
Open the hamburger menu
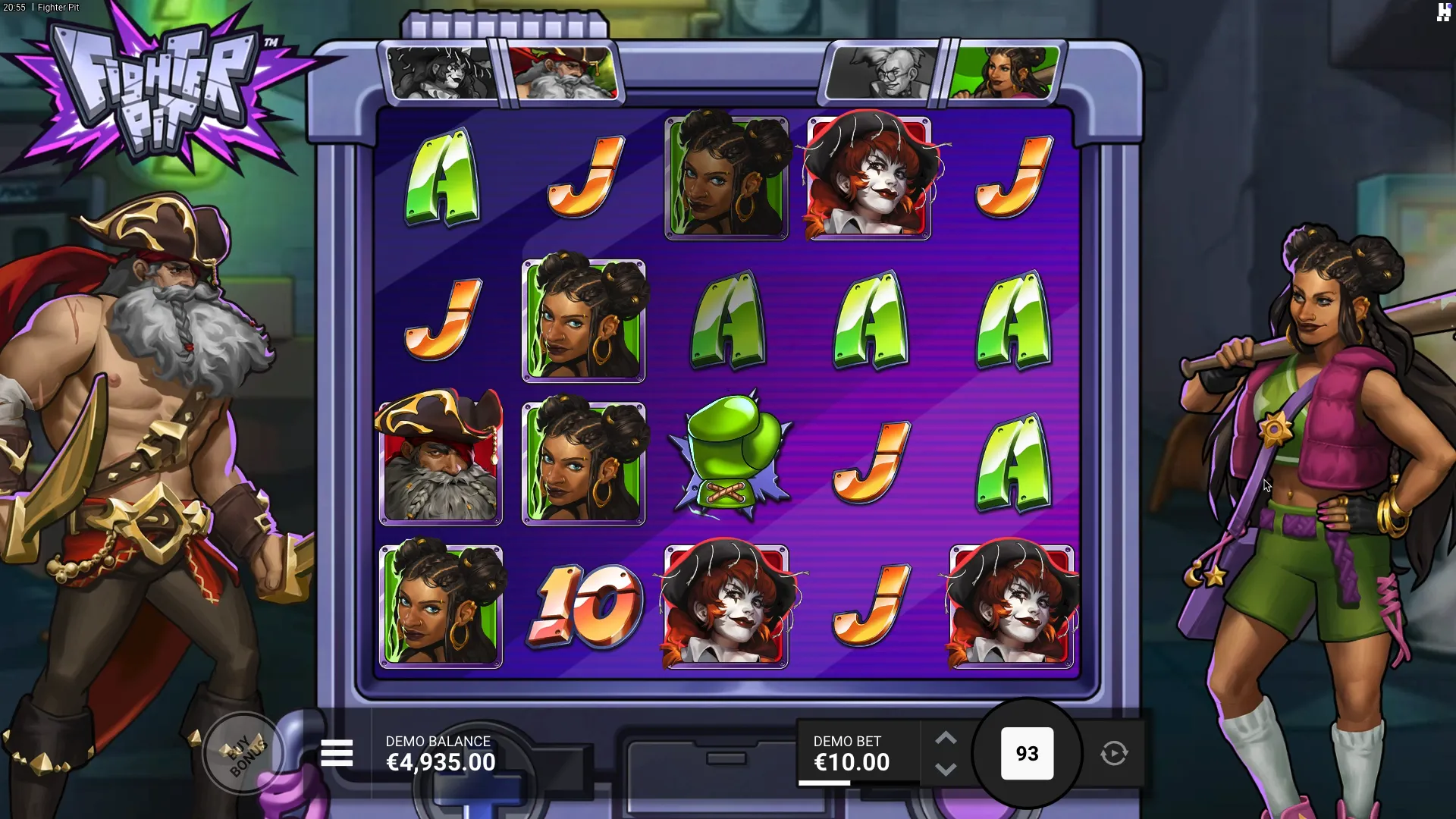(x=337, y=753)
